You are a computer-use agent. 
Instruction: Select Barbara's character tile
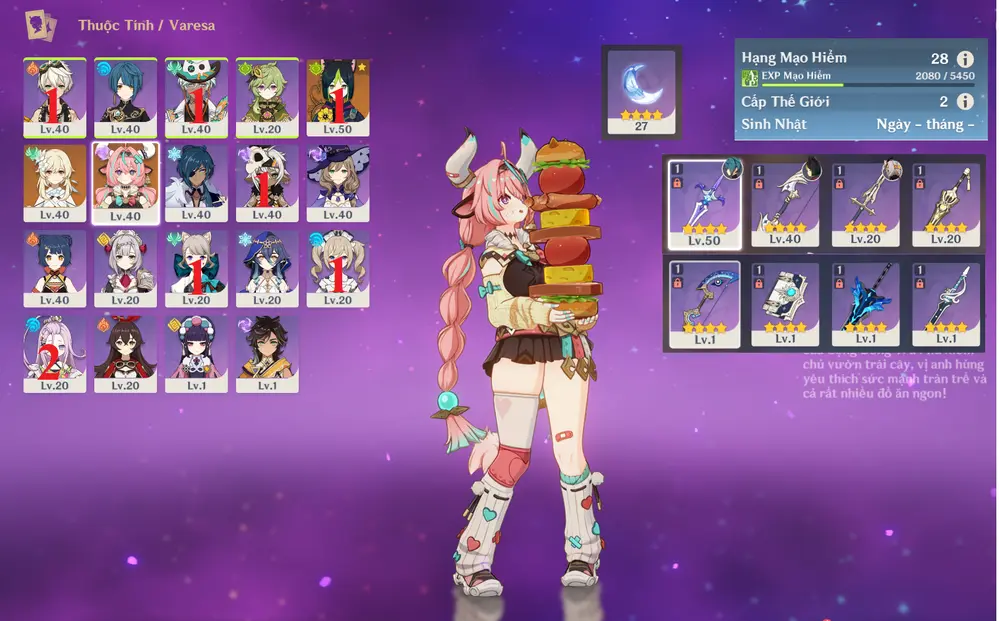(x=338, y=268)
